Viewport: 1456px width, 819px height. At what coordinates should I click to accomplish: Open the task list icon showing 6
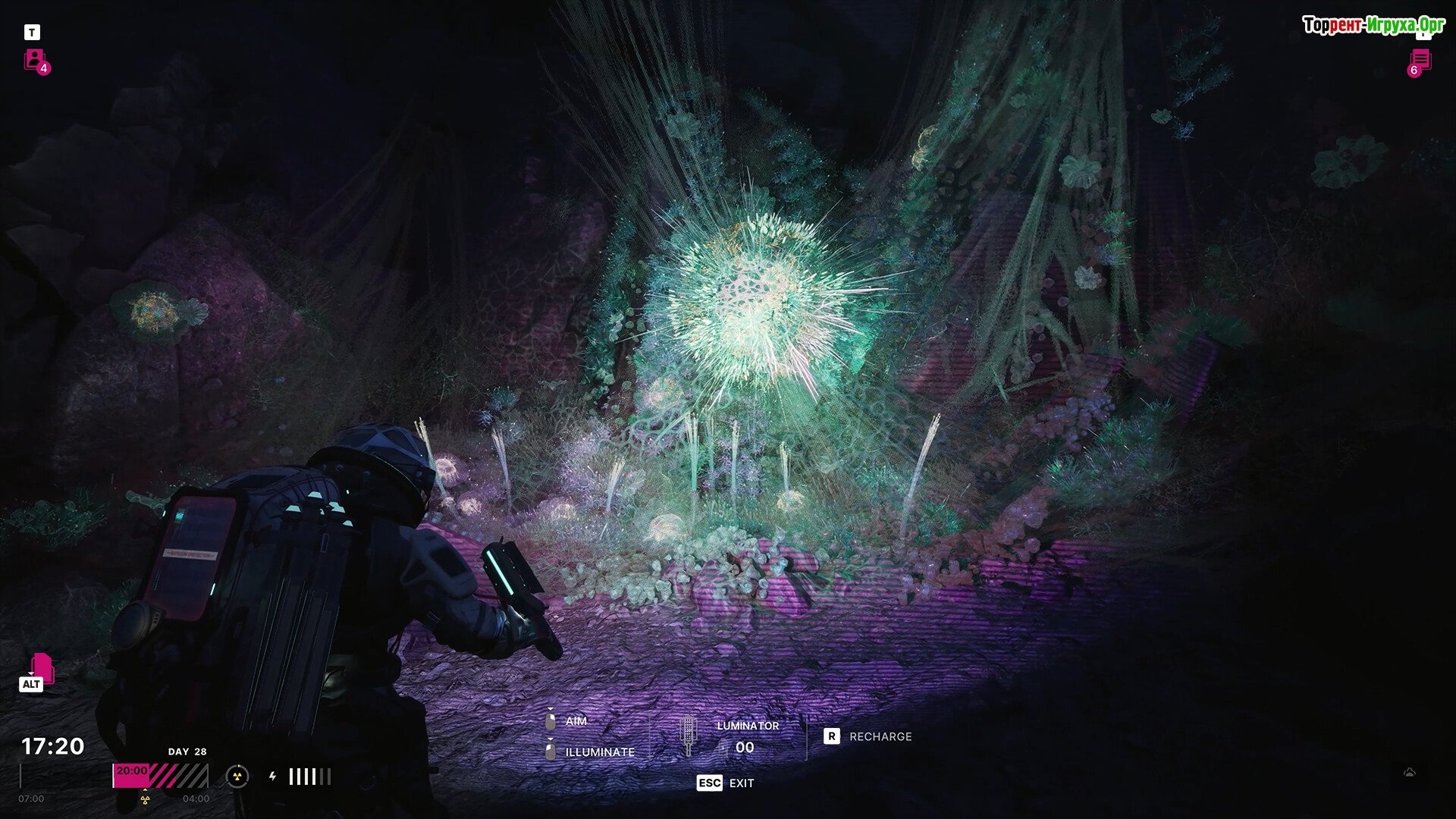coord(1420,61)
